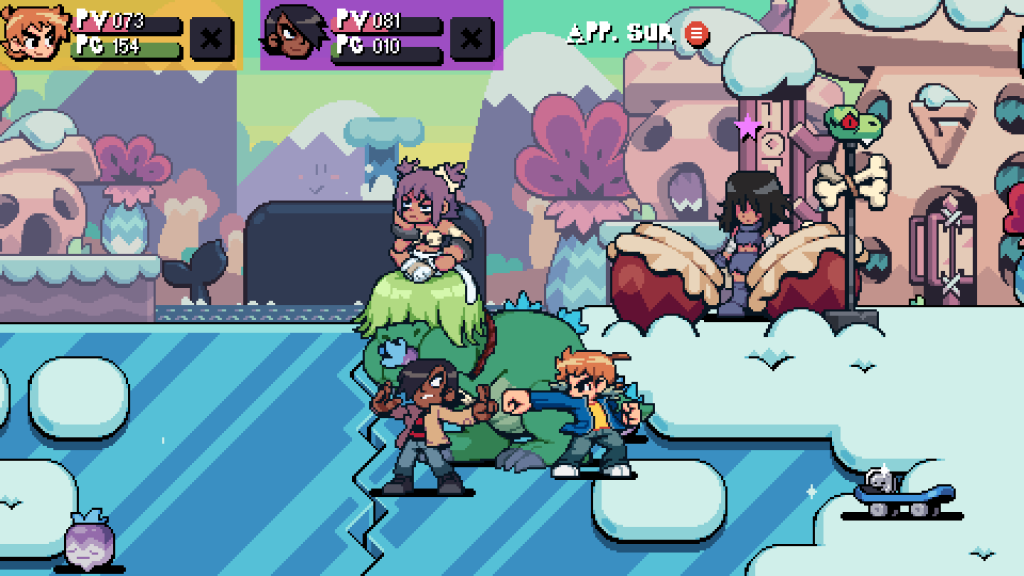1024x576 pixels.
Task: Click Scott's portrait in the orange panel
Action: pyautogui.click(x=35, y=35)
